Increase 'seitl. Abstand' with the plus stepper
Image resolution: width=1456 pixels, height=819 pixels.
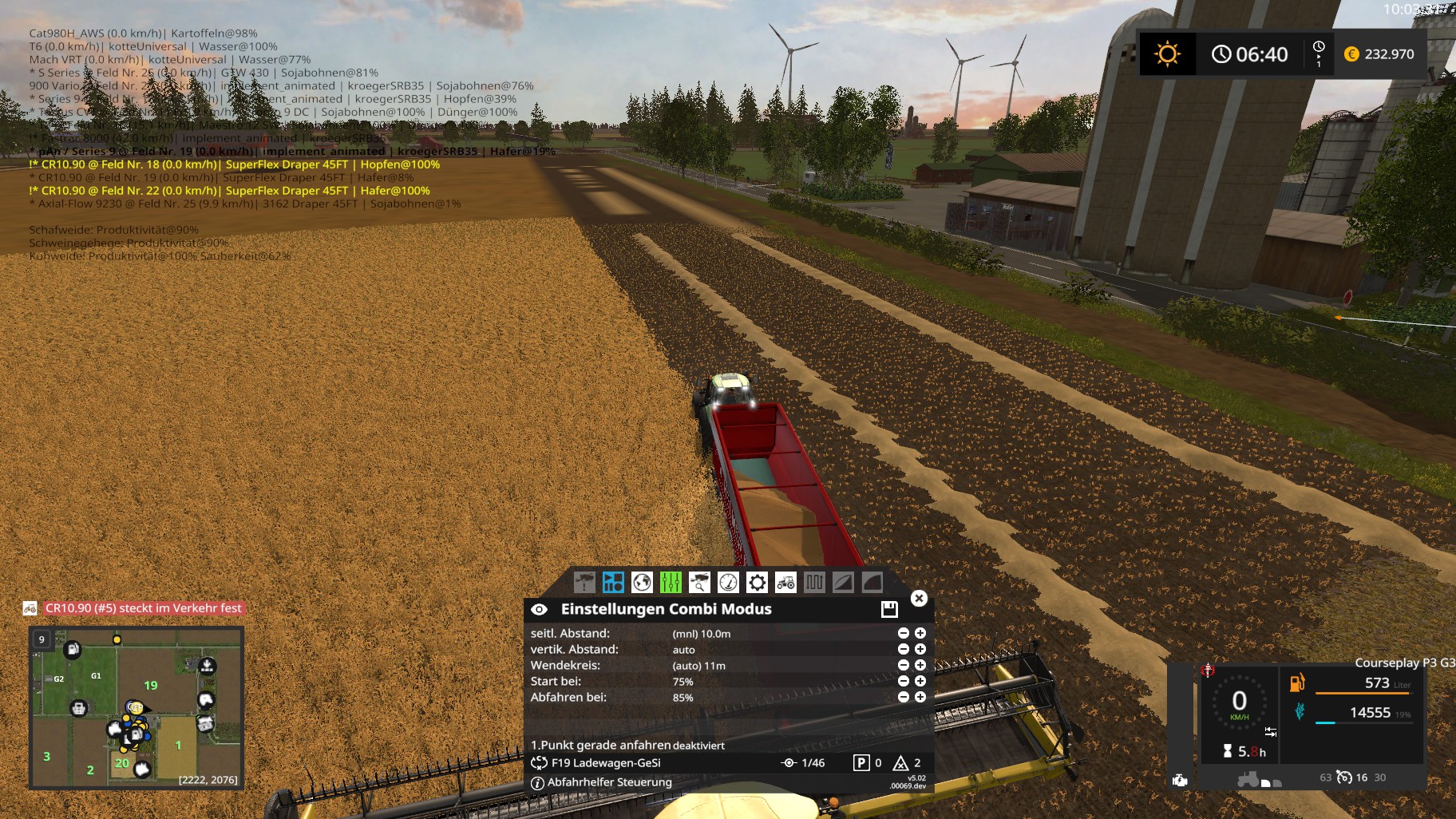[x=920, y=633]
